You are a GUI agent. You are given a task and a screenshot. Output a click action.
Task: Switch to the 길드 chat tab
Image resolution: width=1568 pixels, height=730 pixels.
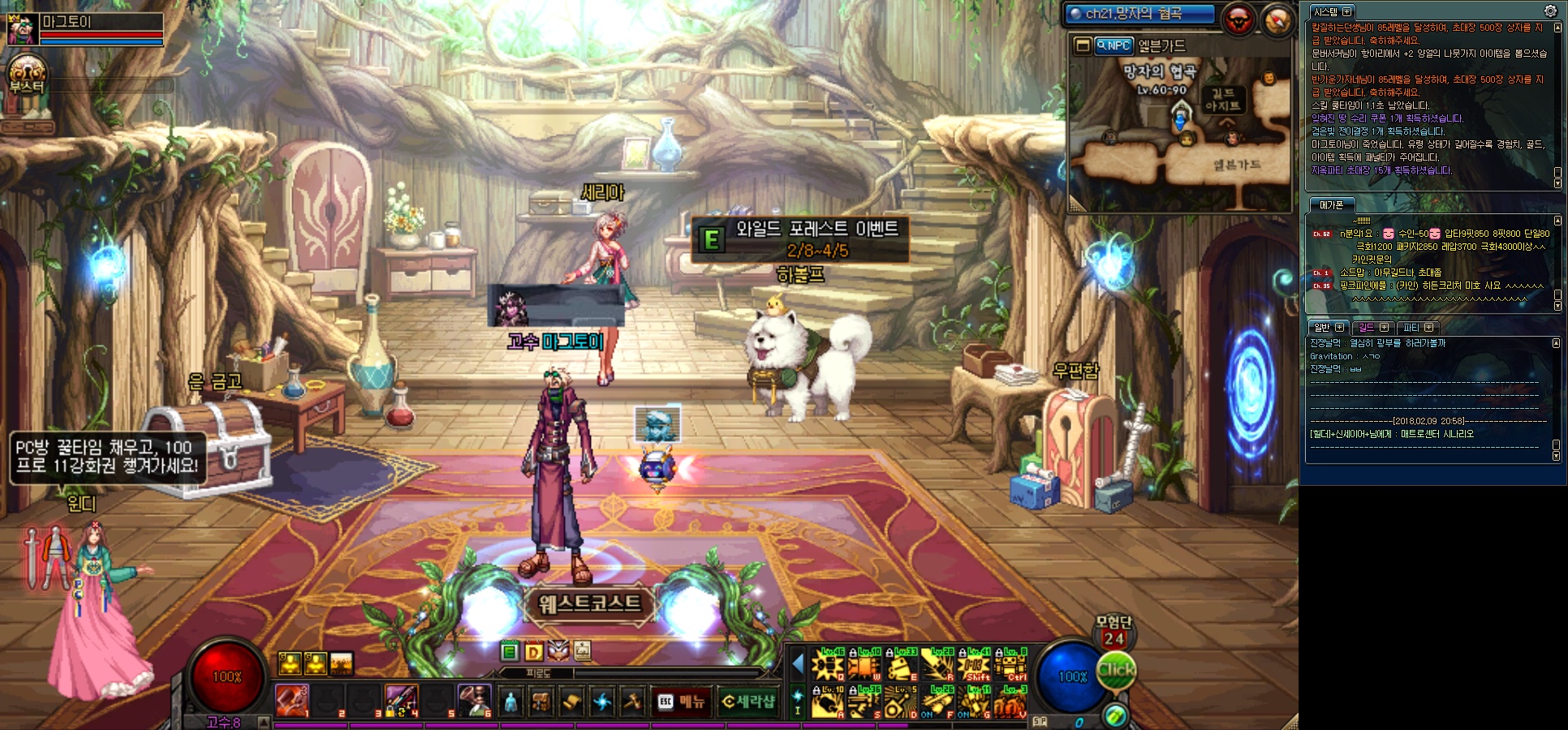coord(1373,328)
